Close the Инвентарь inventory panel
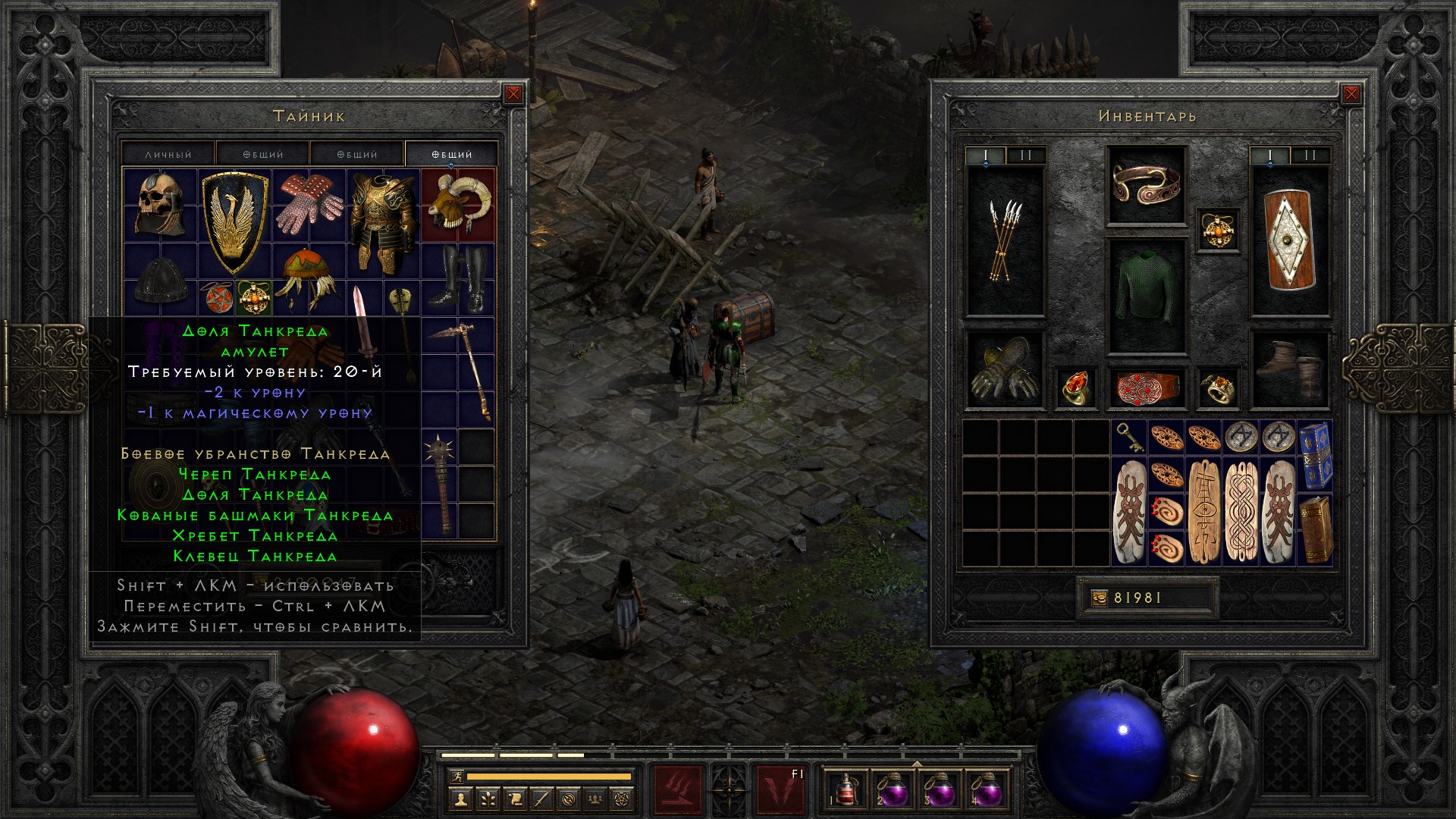 tap(1351, 94)
